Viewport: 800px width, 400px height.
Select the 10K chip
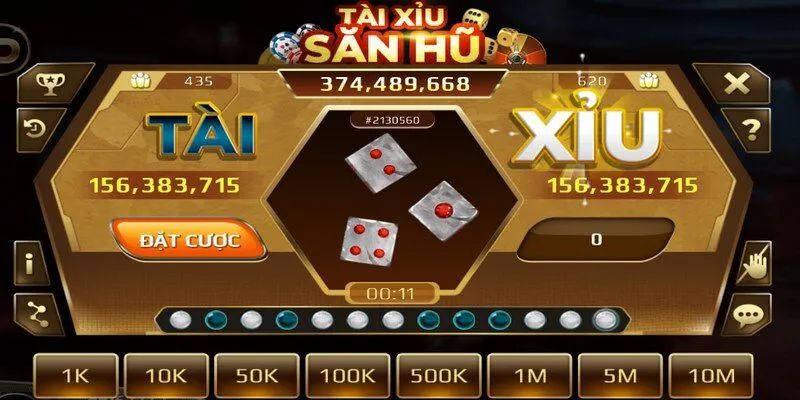(167, 376)
